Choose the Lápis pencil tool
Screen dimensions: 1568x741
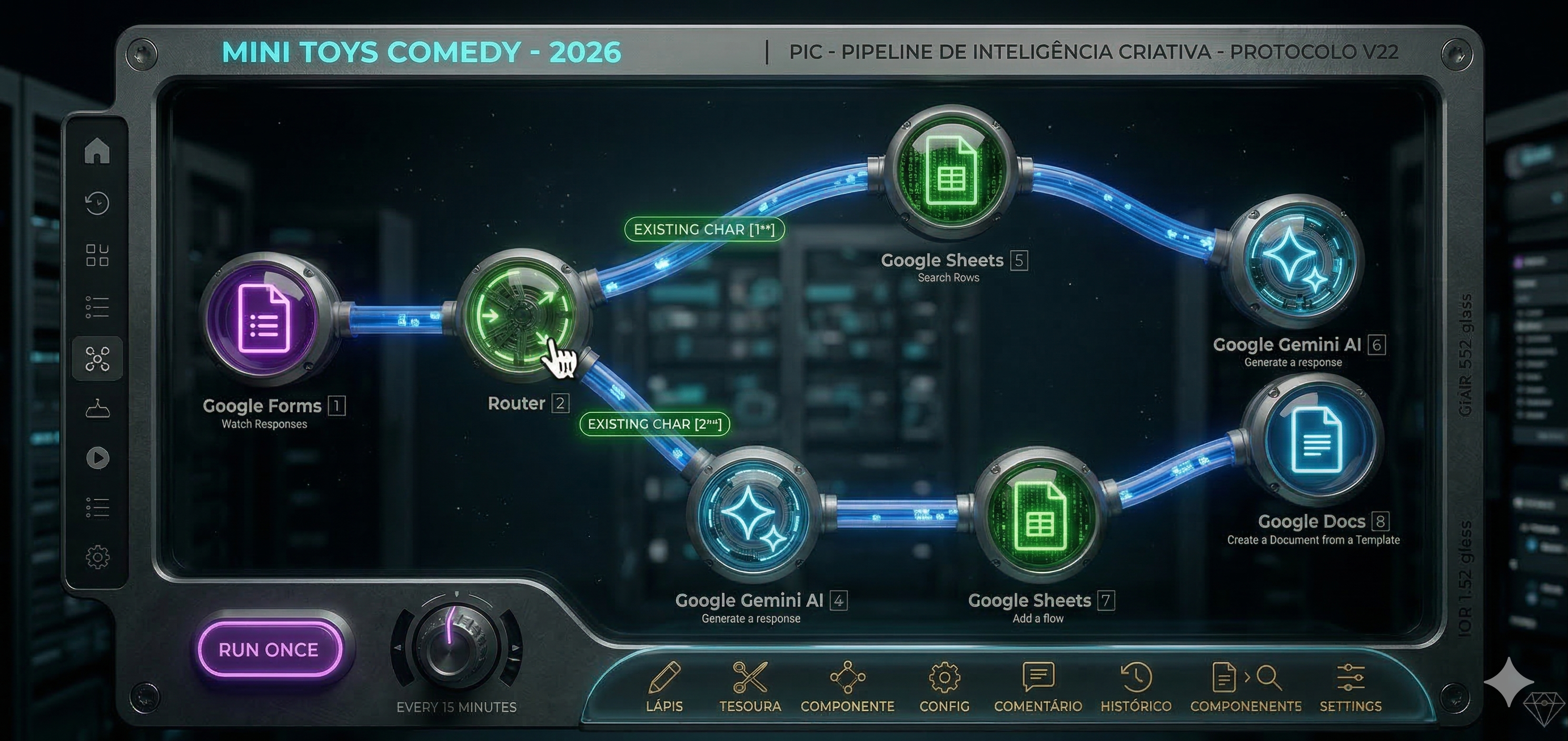click(x=664, y=686)
